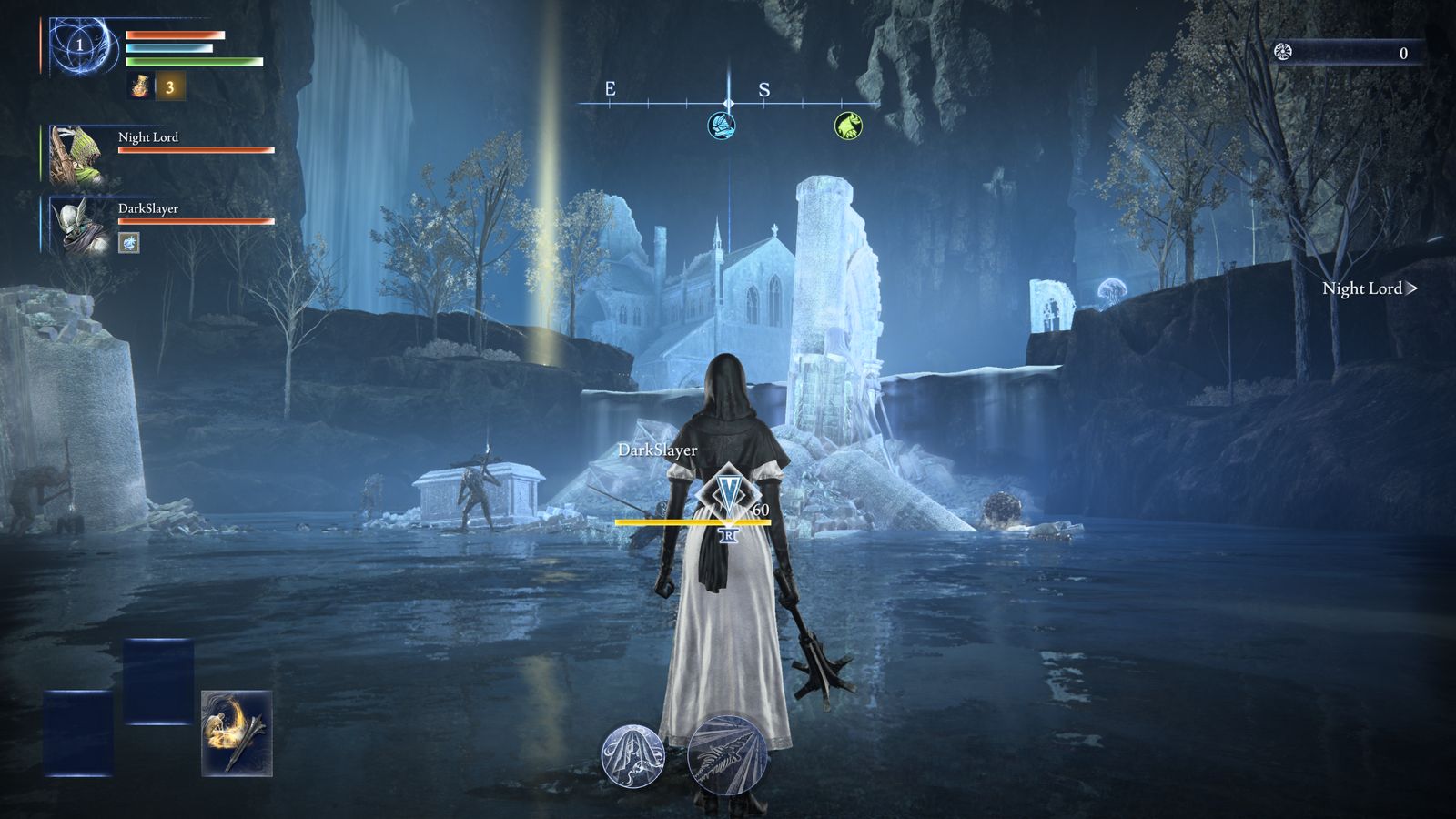
Task: Activate the smaller character skill icon
Action: [632, 755]
